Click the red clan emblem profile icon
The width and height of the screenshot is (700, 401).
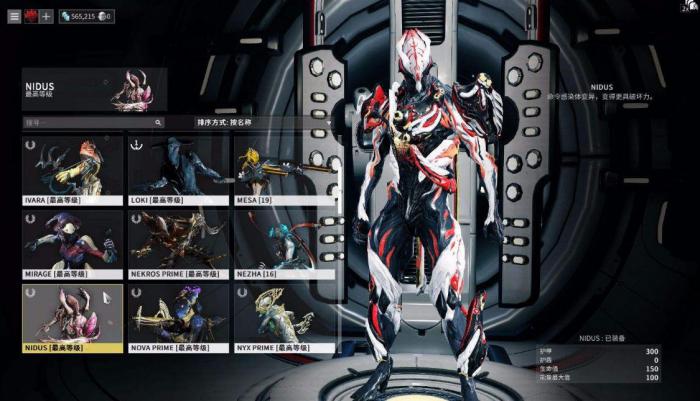(30, 17)
